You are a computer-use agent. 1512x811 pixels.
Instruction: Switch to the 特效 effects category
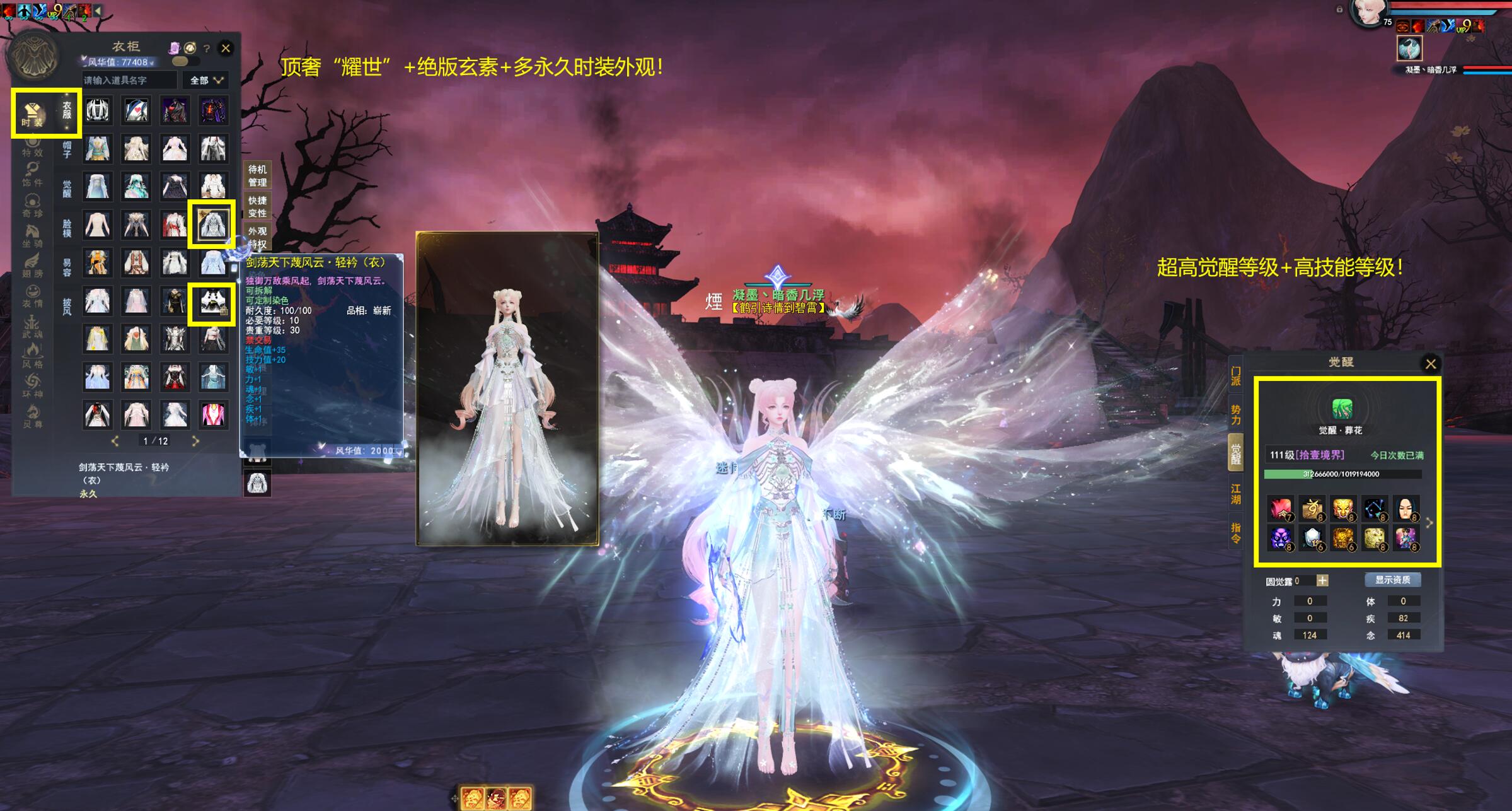click(32, 148)
